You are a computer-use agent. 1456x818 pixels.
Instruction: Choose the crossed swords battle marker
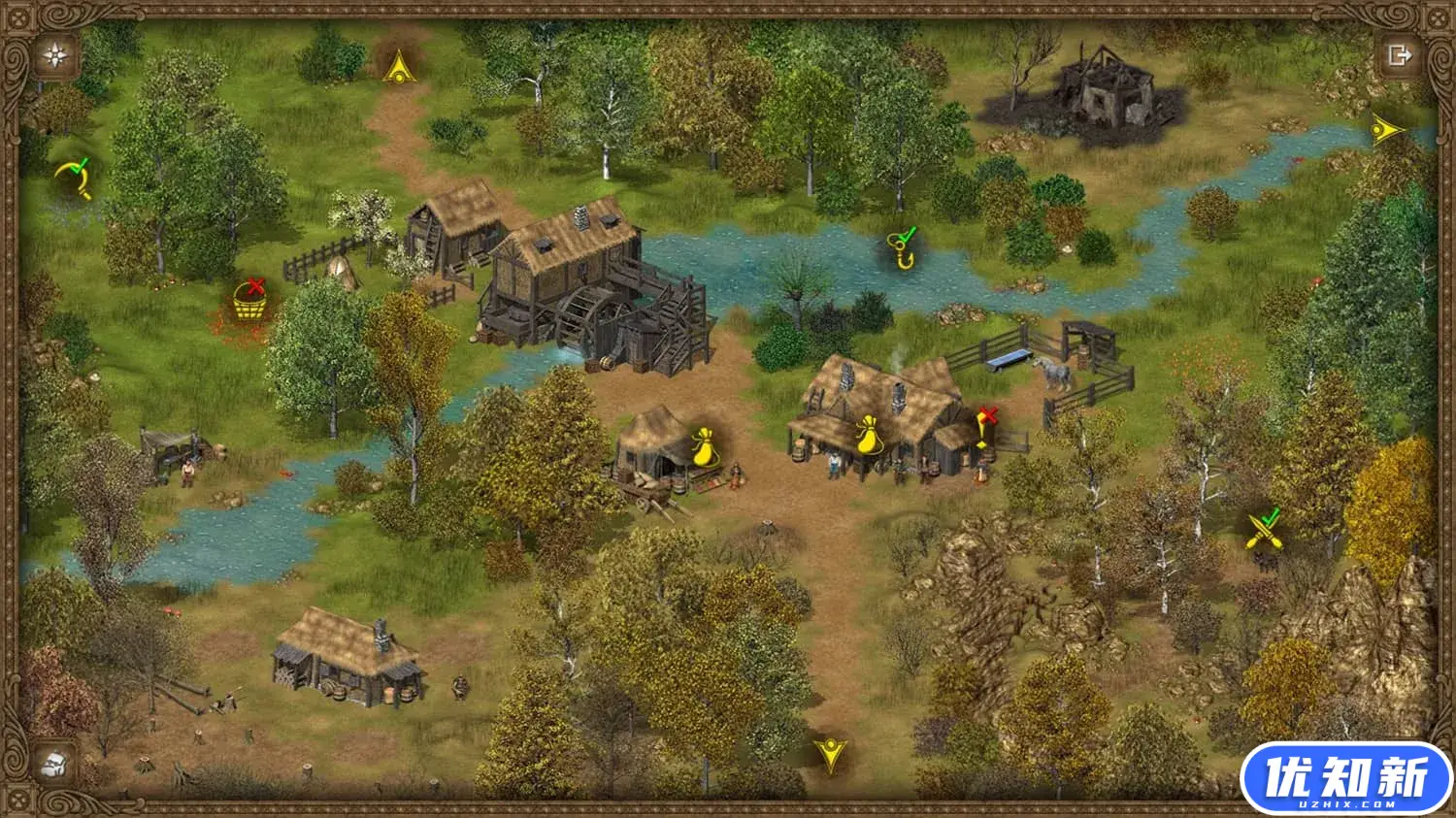click(x=1264, y=530)
